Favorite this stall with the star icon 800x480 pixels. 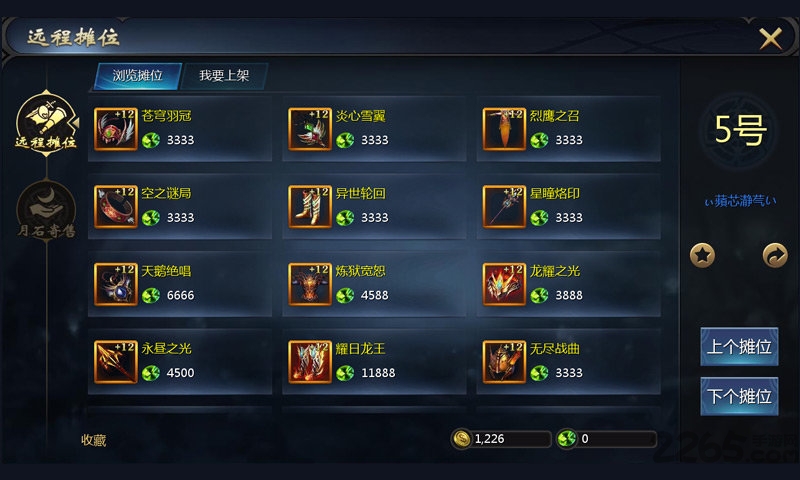[703, 255]
